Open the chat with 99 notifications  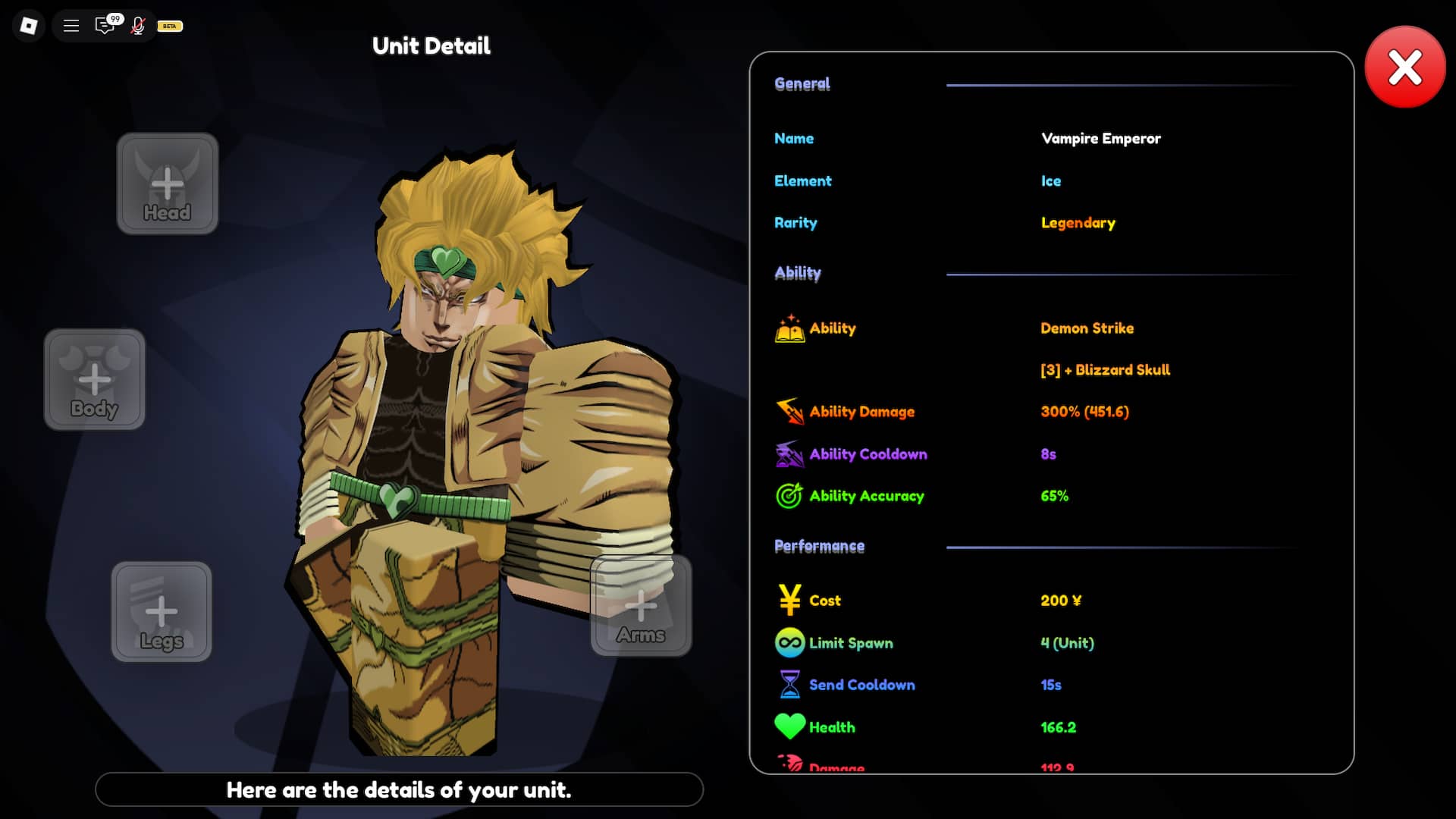coord(105,26)
